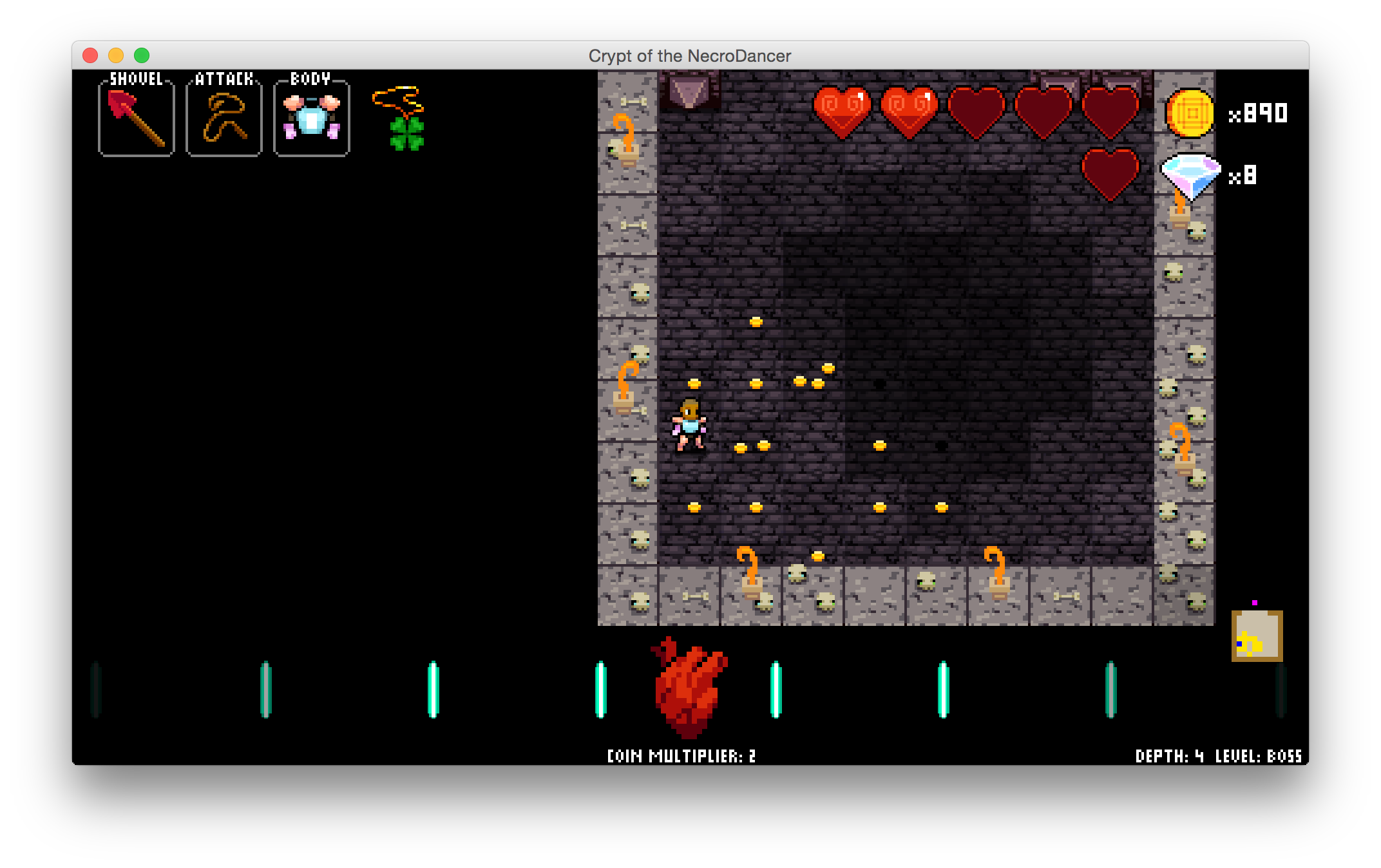This screenshot has height=868, width=1381.
Task: Choose the Body armor slot
Action: 311,119
